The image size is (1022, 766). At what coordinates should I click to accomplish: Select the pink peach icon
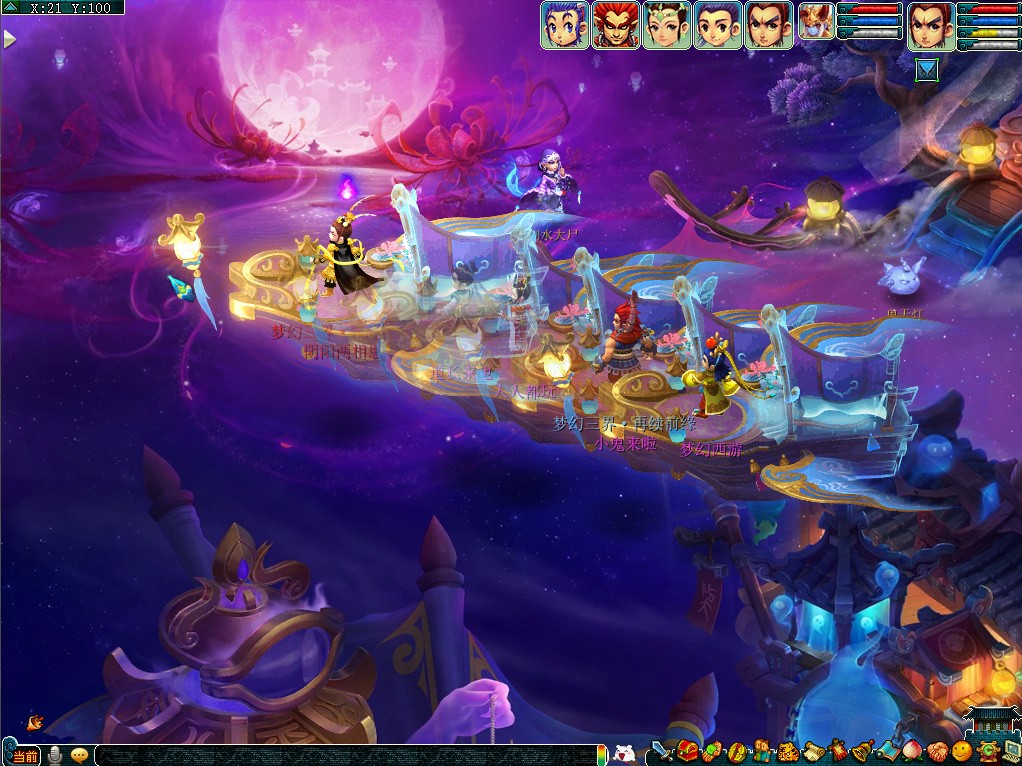click(x=910, y=752)
